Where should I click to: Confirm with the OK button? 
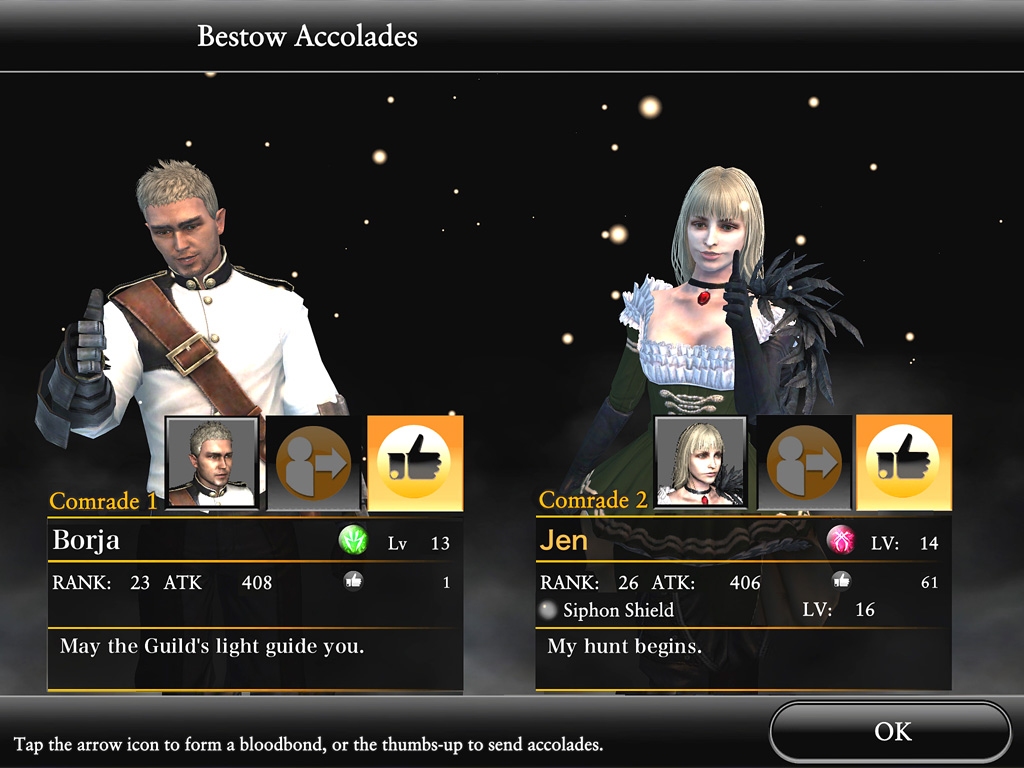click(x=891, y=732)
